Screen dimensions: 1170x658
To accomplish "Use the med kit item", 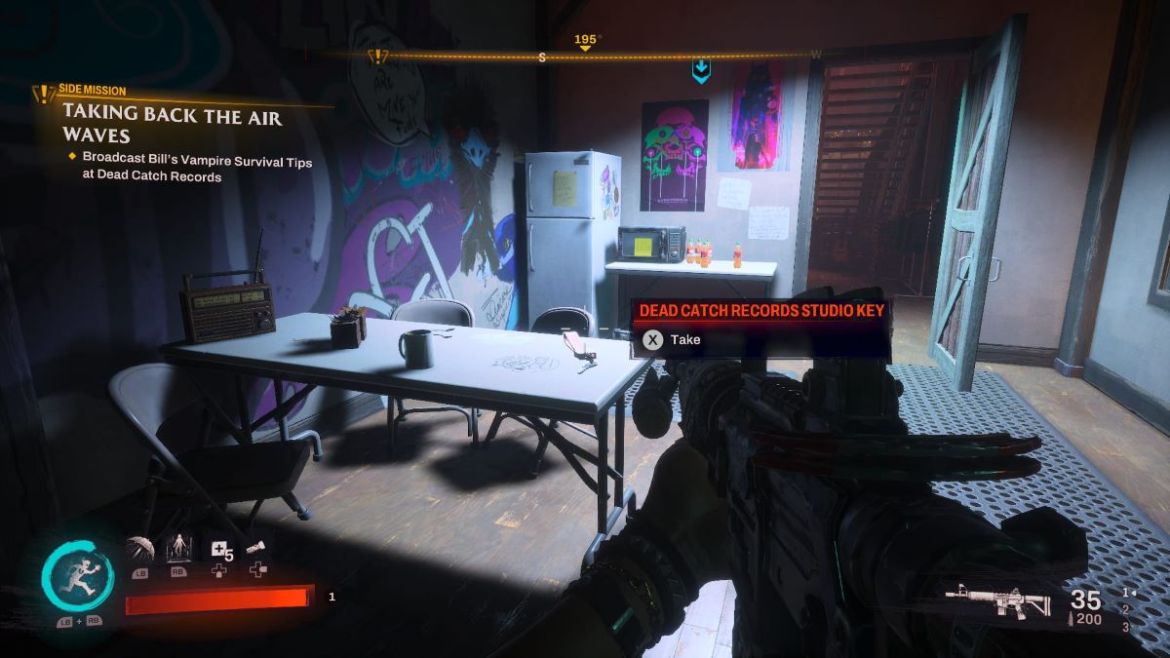I will 219,549.
